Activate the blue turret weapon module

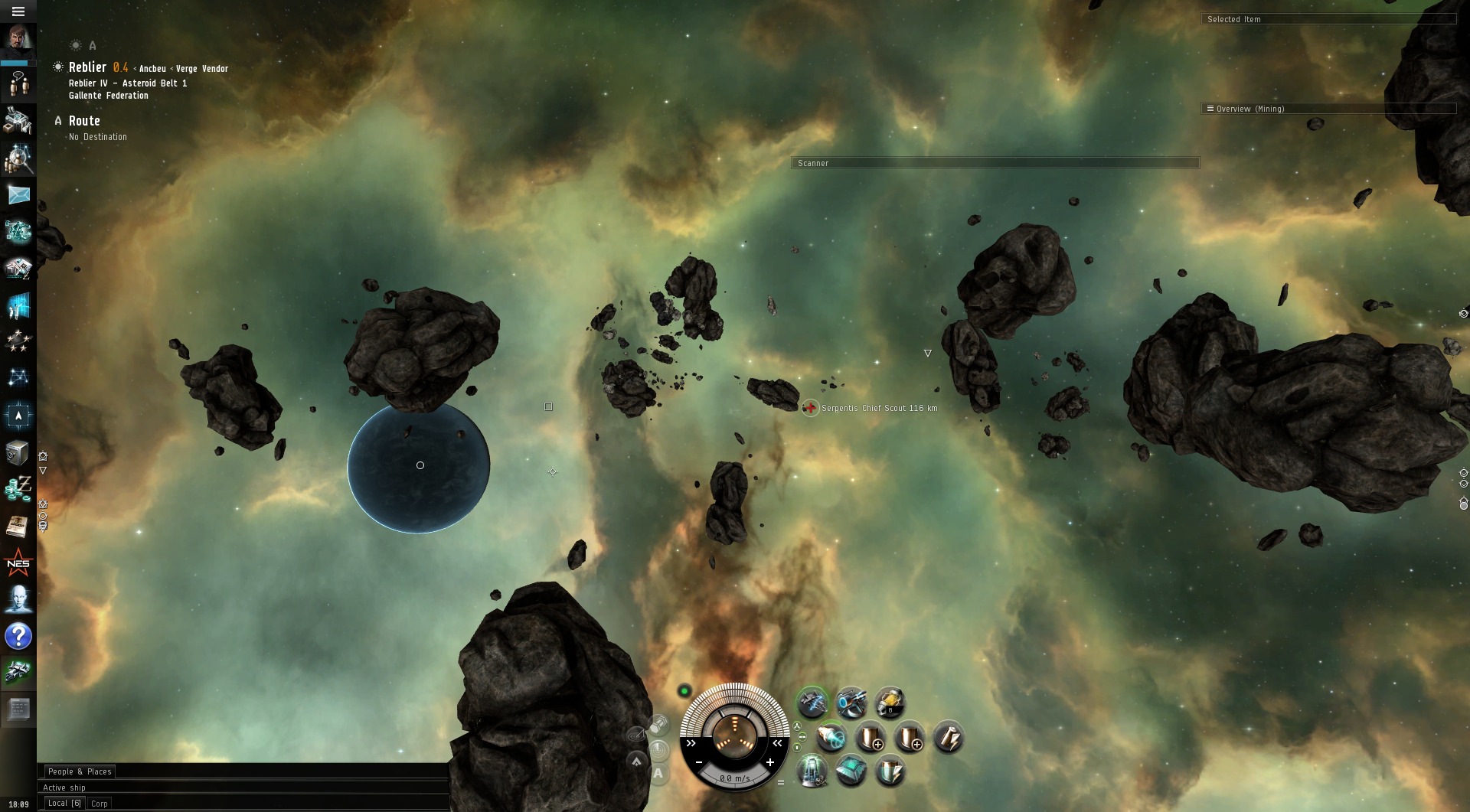[851, 702]
